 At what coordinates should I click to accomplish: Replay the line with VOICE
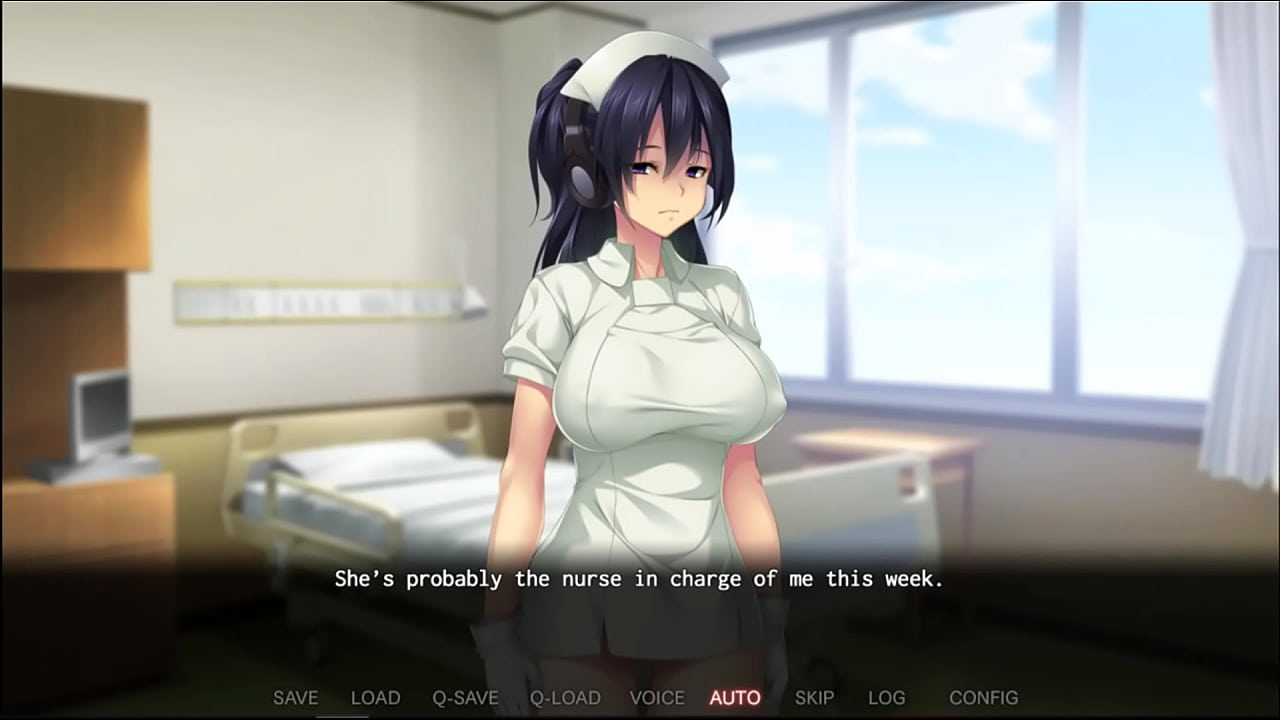click(x=657, y=698)
